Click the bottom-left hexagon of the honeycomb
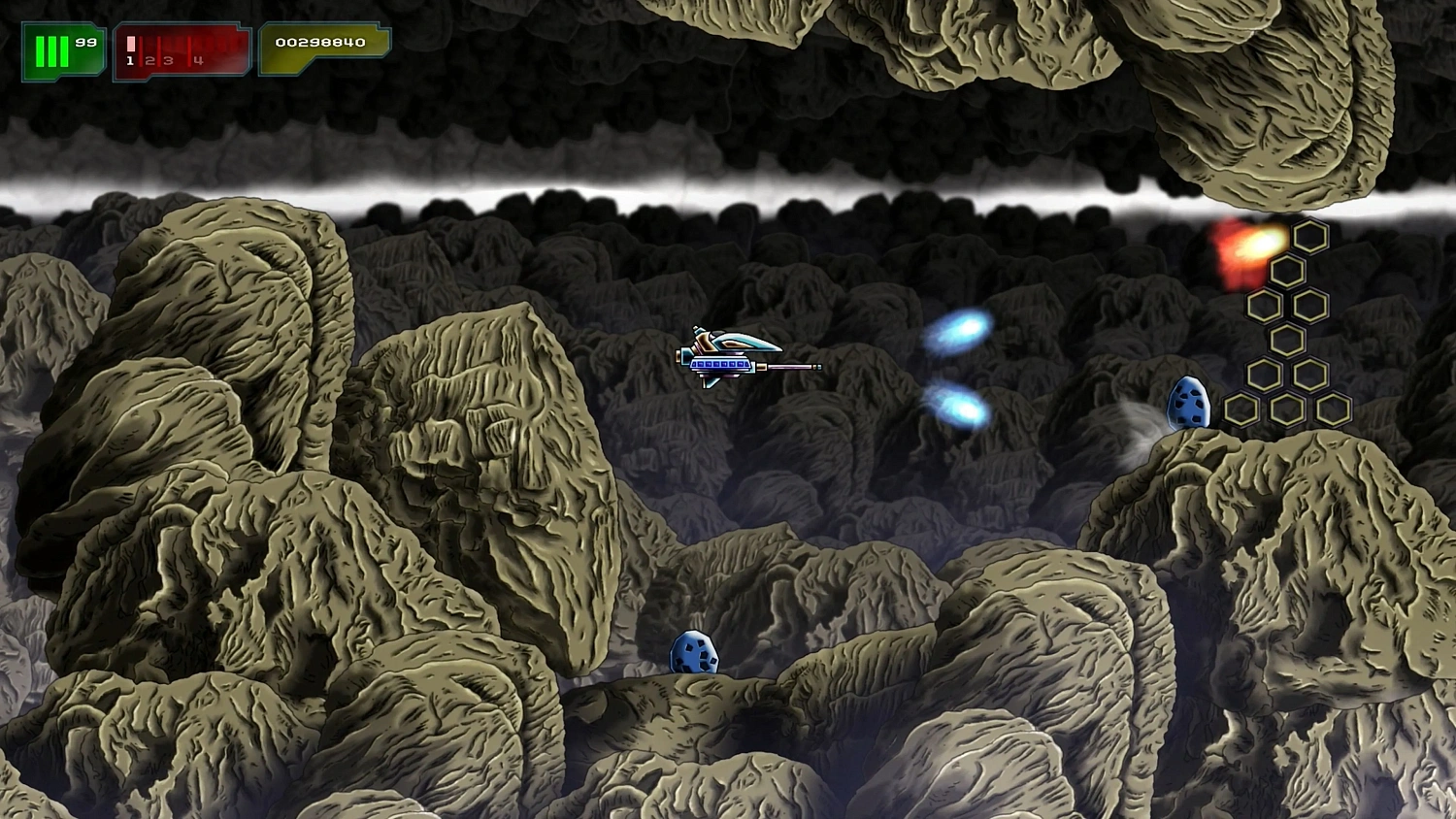Viewport: 1456px width, 819px height. point(1243,409)
